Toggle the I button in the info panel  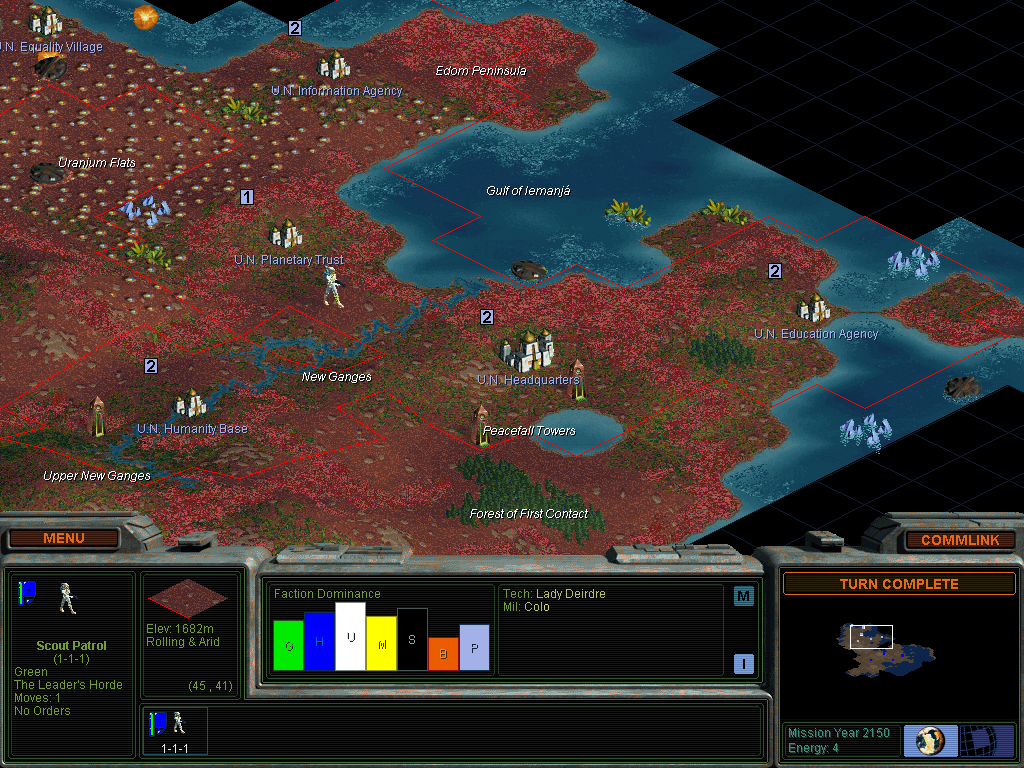pyautogui.click(x=743, y=663)
